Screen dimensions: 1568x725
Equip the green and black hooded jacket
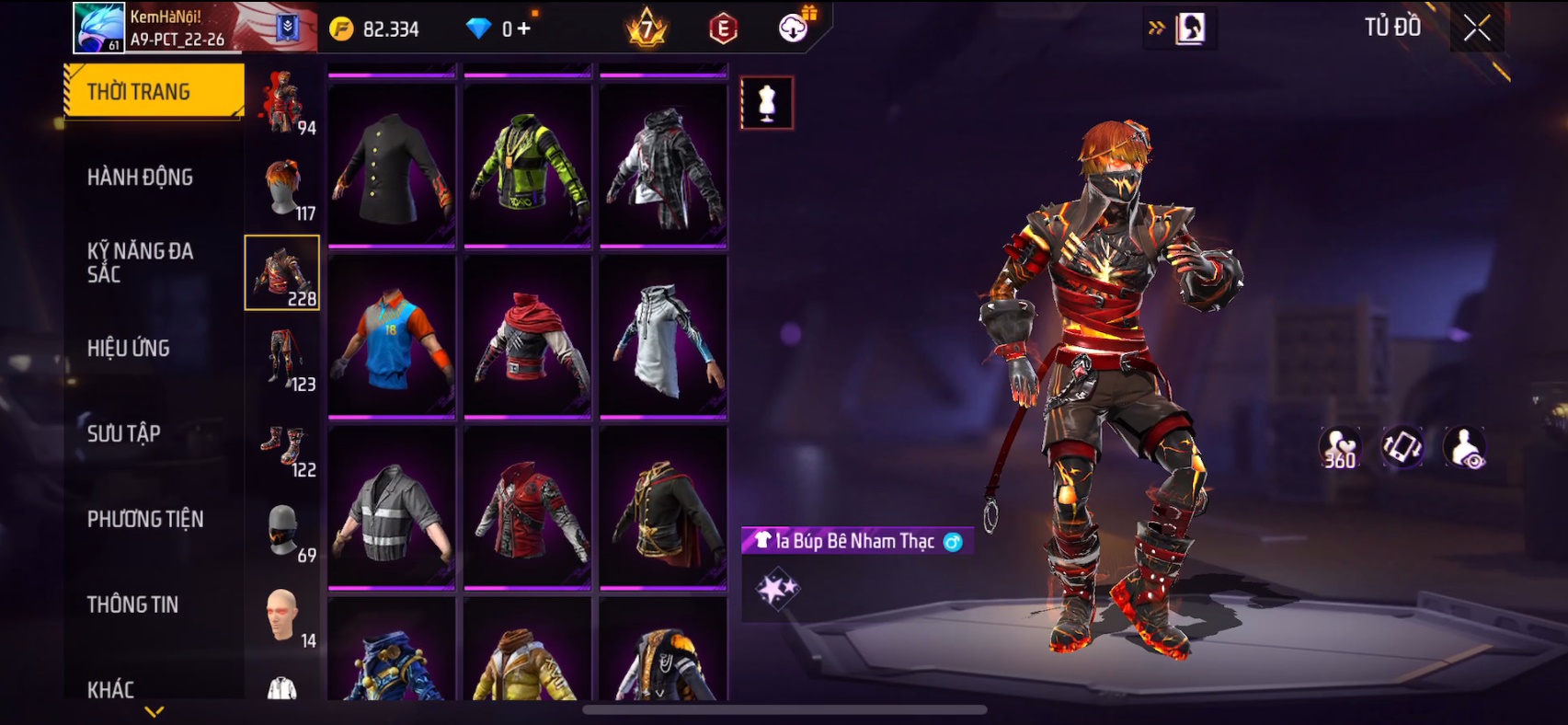(x=527, y=166)
